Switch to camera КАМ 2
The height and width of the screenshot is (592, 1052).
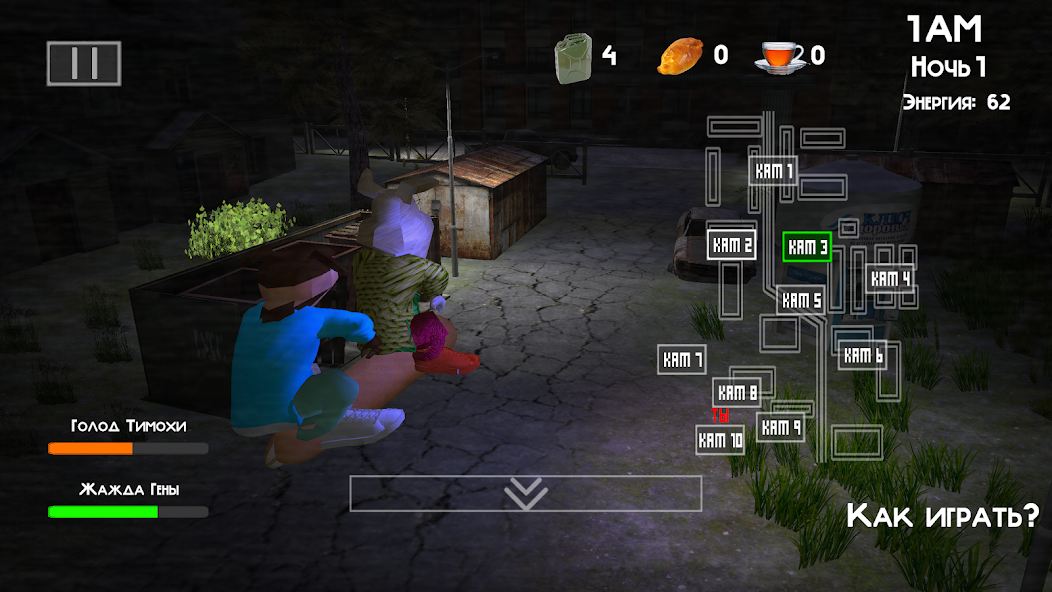pyautogui.click(x=731, y=244)
